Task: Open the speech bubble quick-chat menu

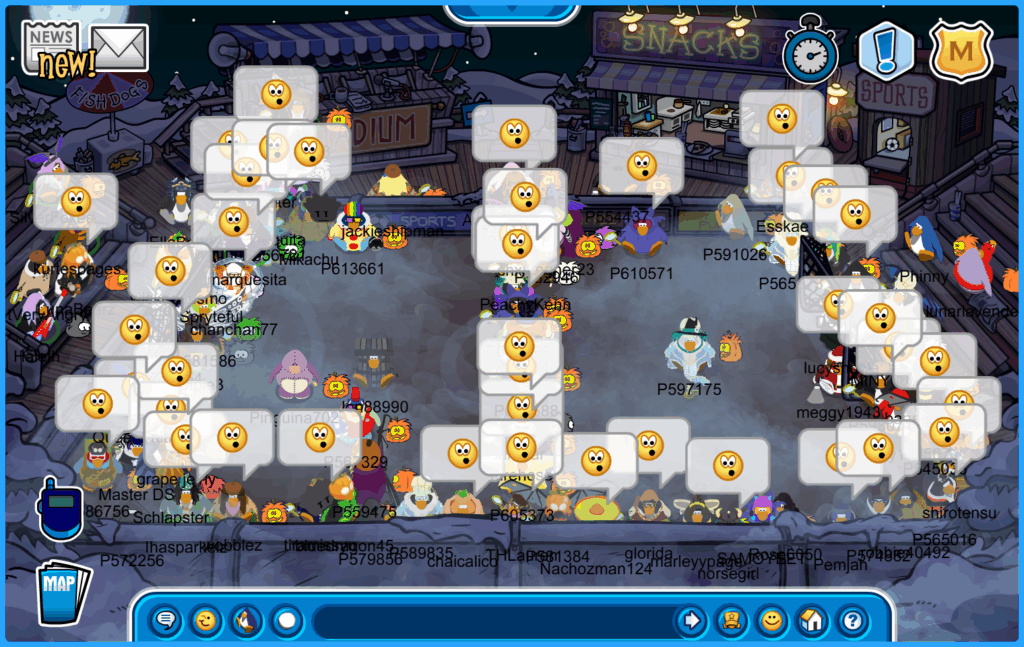Action: [x=166, y=621]
